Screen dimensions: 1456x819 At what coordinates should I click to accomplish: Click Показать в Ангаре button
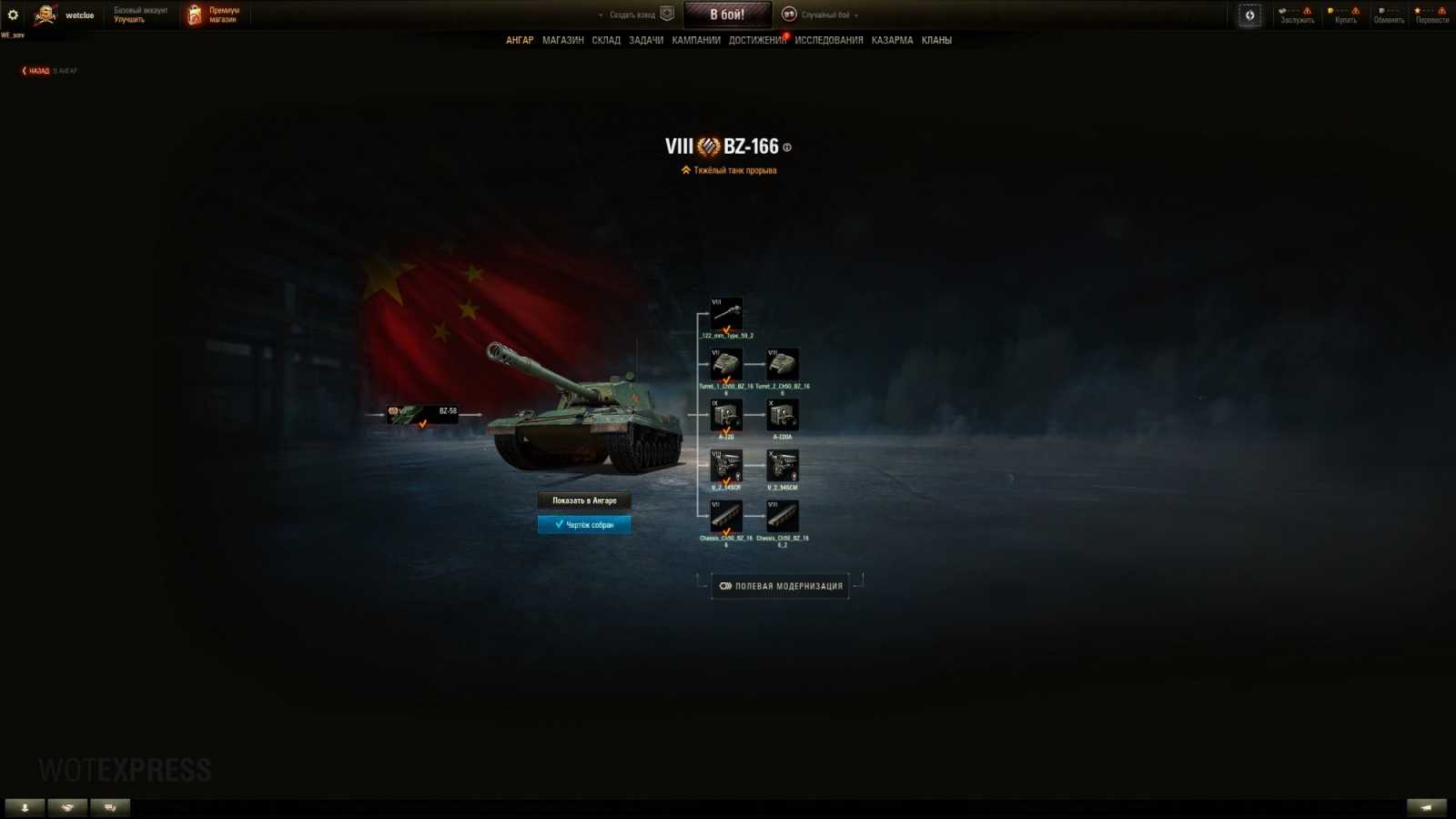pyautogui.click(x=585, y=500)
